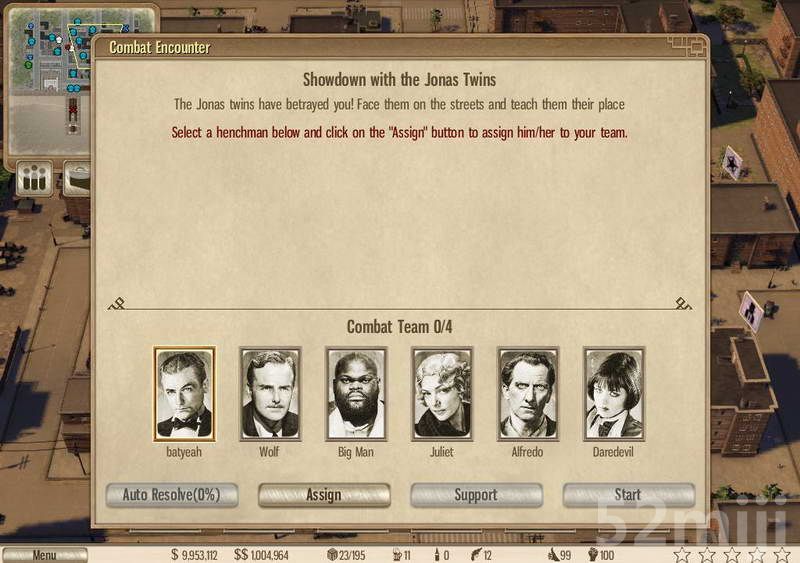Screen dimensions: 800x563
Task: Assign the selected henchman to the team
Action: coord(324,495)
